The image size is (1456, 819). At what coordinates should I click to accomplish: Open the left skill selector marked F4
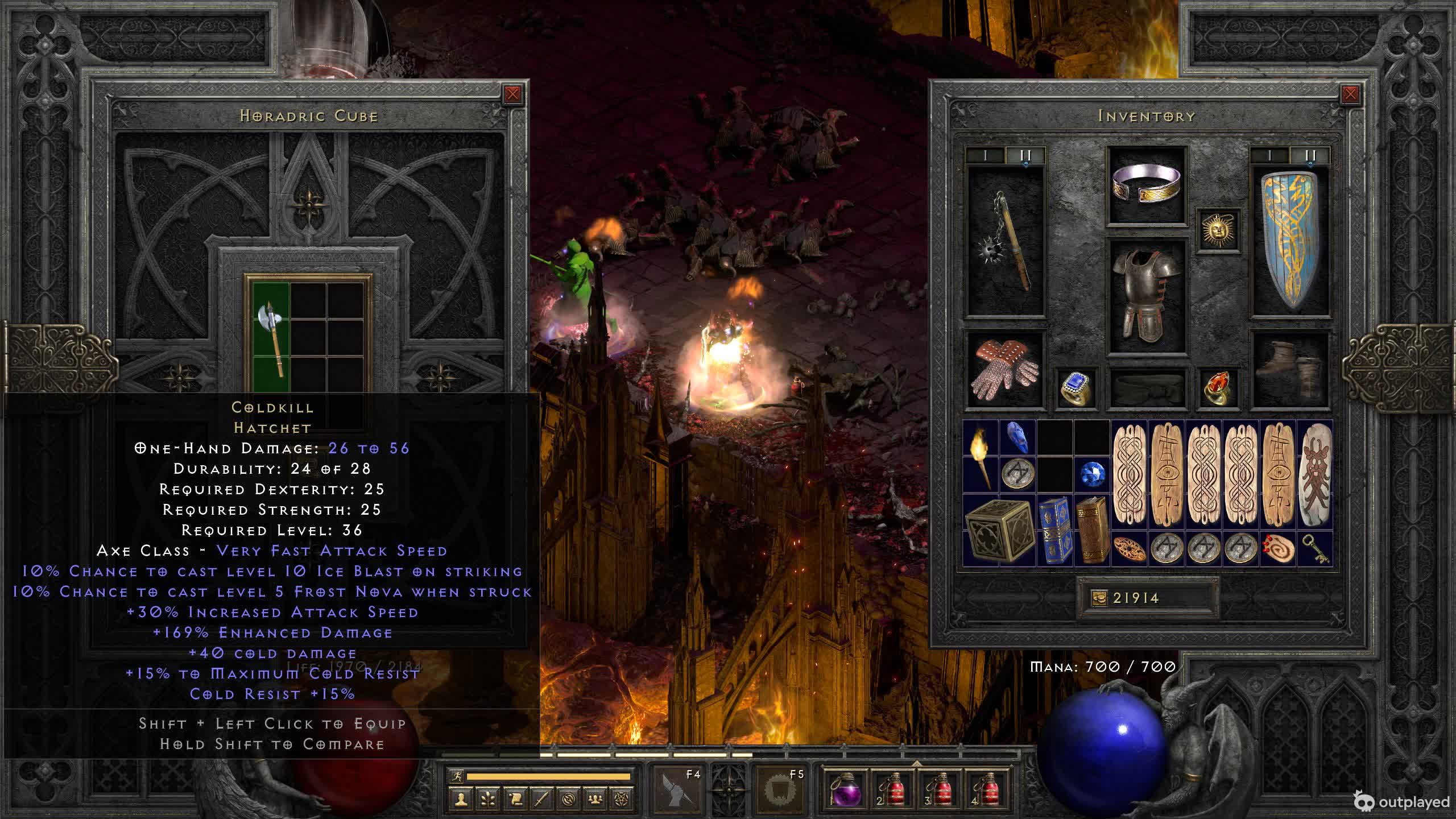[x=678, y=789]
